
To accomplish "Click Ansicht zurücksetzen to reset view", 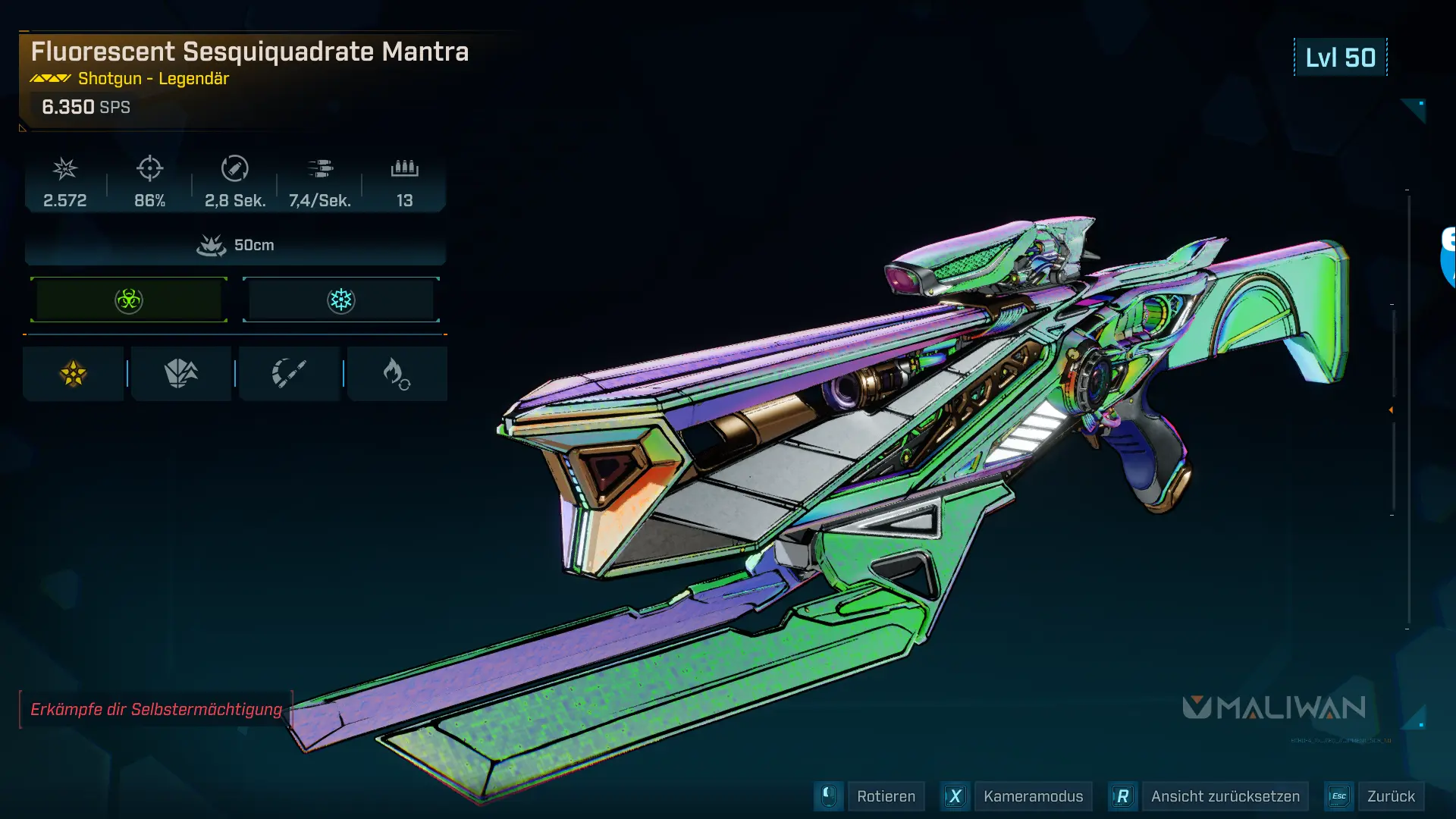I will [x=1224, y=796].
